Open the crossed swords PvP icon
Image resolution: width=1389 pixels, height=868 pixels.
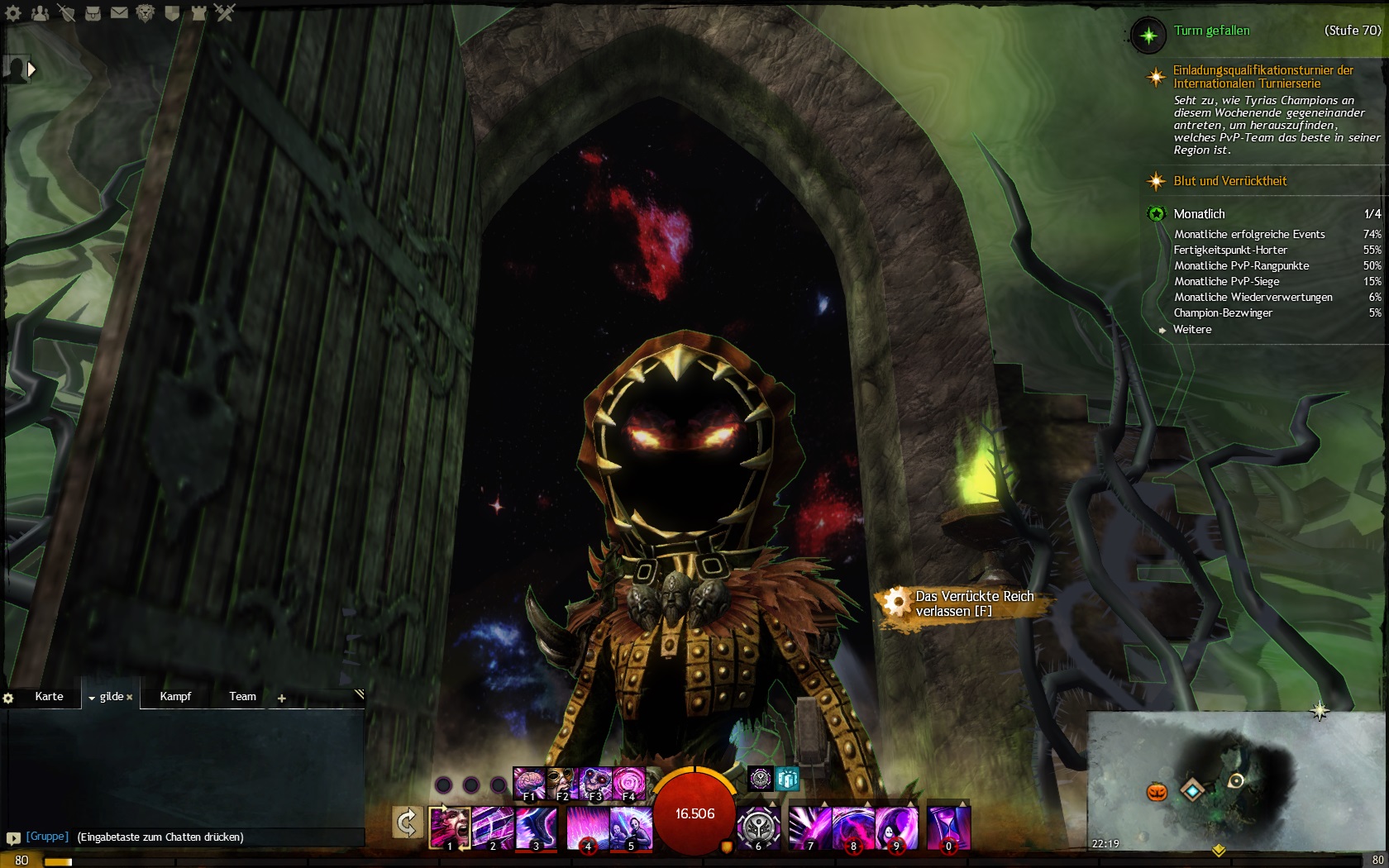[225, 12]
